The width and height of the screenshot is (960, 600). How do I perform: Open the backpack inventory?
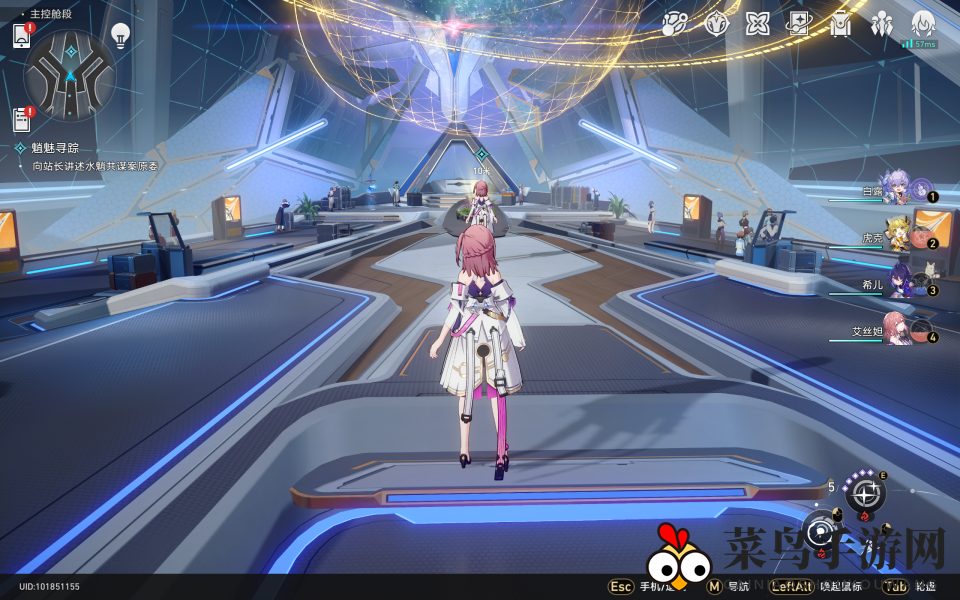coord(841,24)
